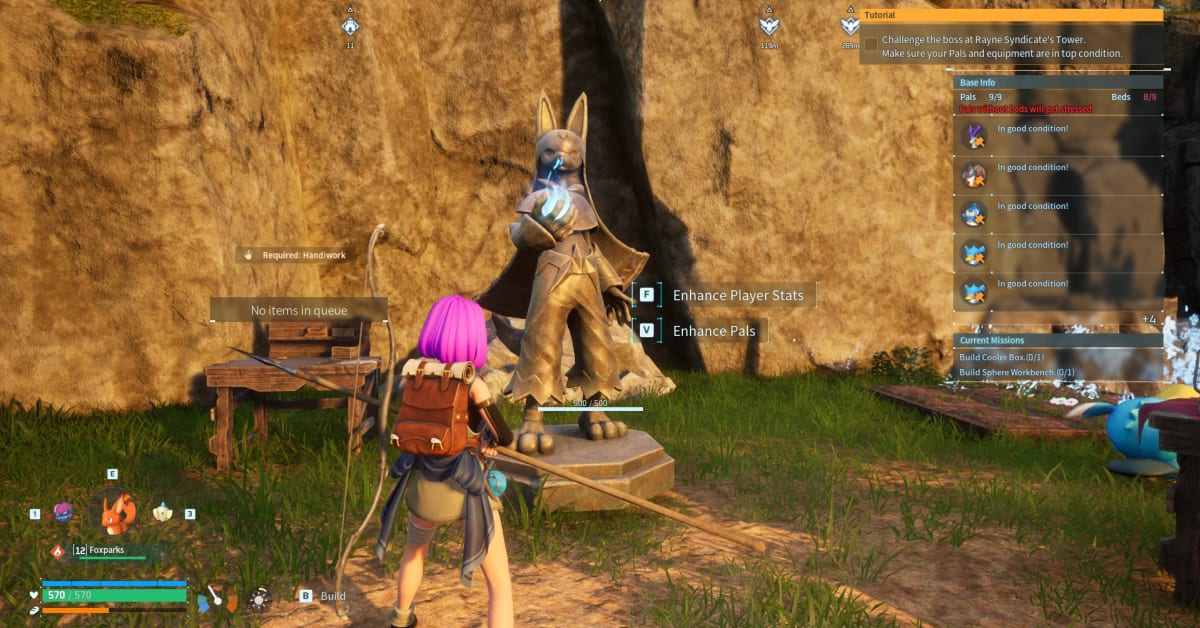Image resolution: width=1200 pixels, height=628 pixels.
Task: Expand the +4 additional base pals
Action: coord(1149,320)
